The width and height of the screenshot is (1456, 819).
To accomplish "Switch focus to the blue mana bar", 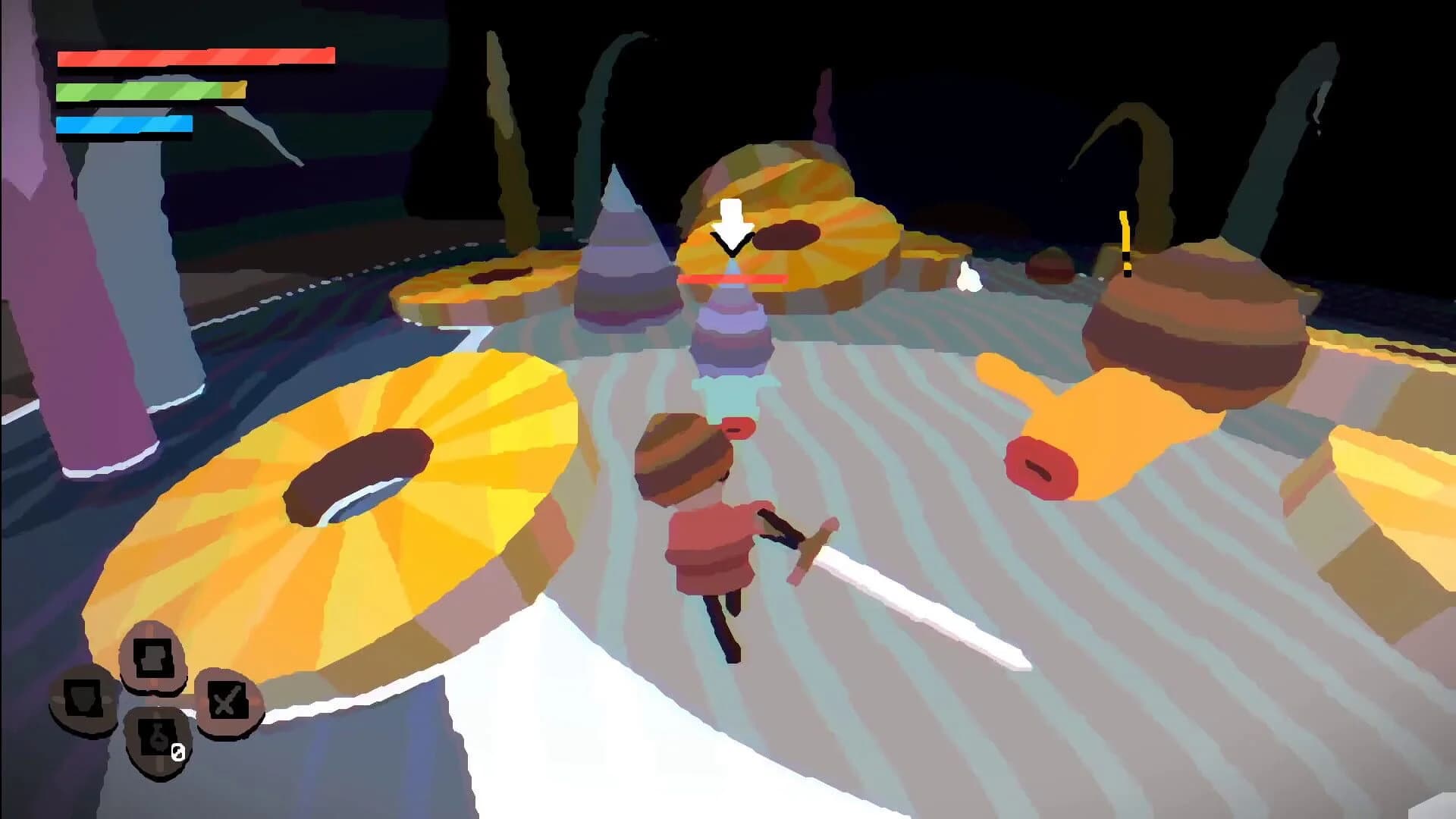I will pos(124,124).
